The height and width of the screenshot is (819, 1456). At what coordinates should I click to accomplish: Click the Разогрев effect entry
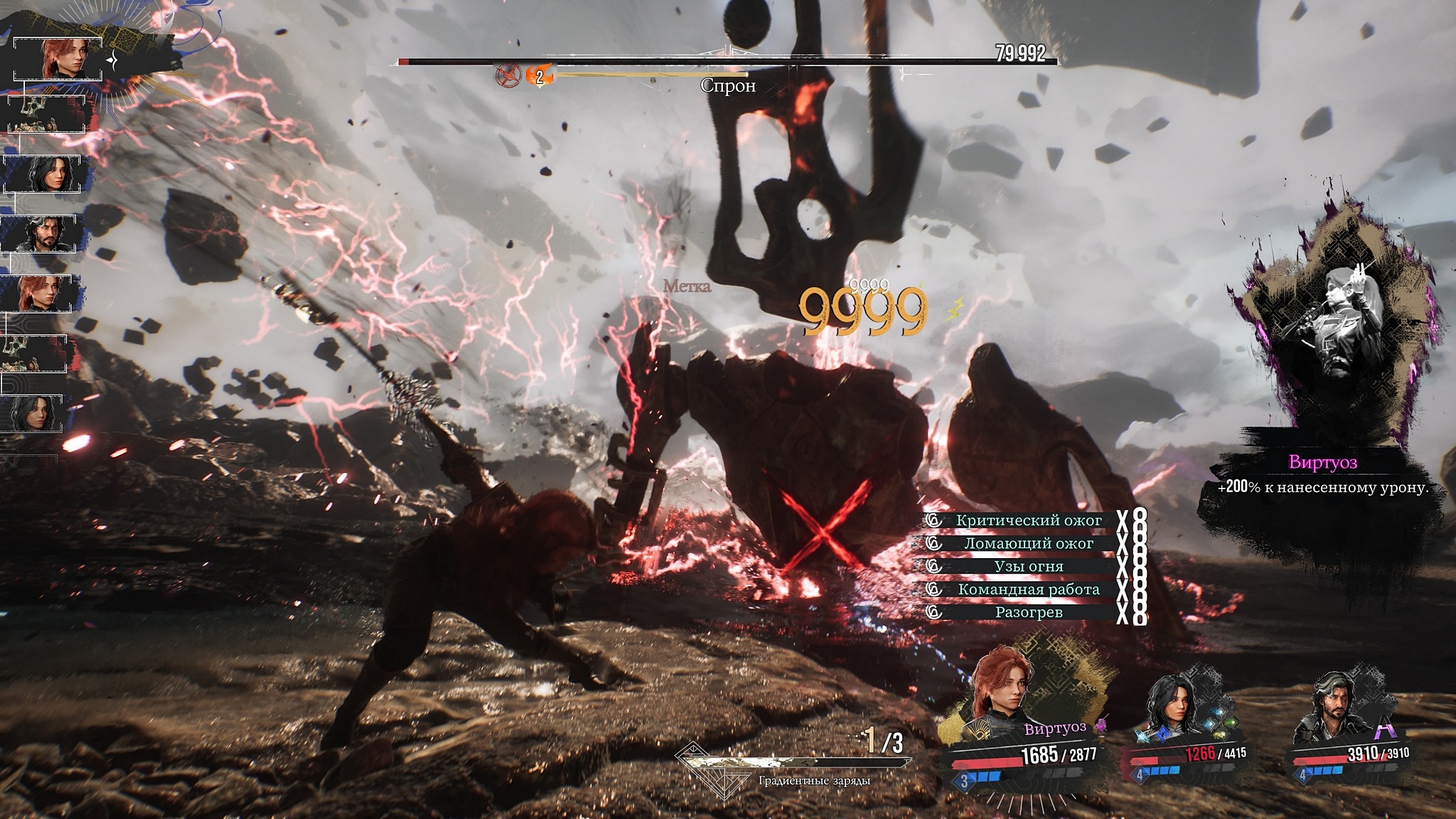1028,612
